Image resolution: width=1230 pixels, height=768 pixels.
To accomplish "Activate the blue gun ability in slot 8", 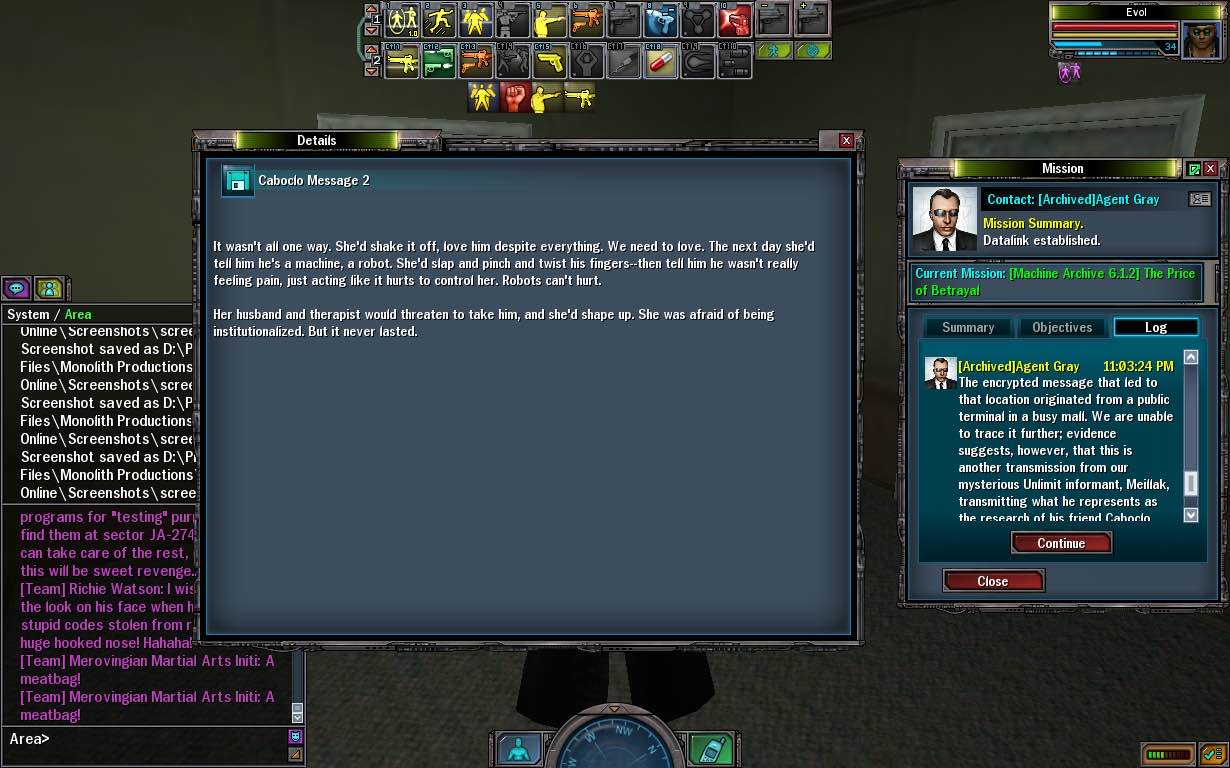I will (x=661, y=20).
